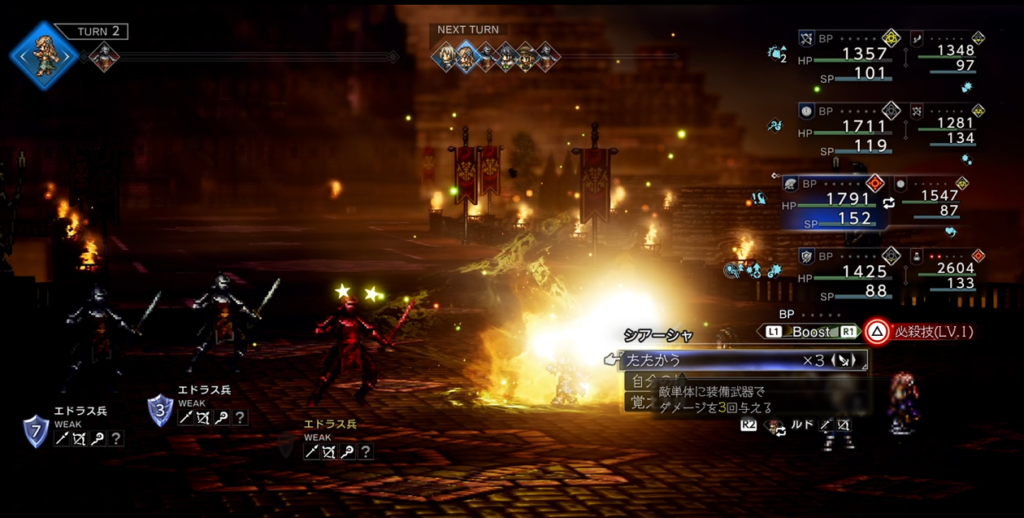Choose the command row starting with 覚
1024x518 pixels.
pyautogui.click(x=638, y=401)
